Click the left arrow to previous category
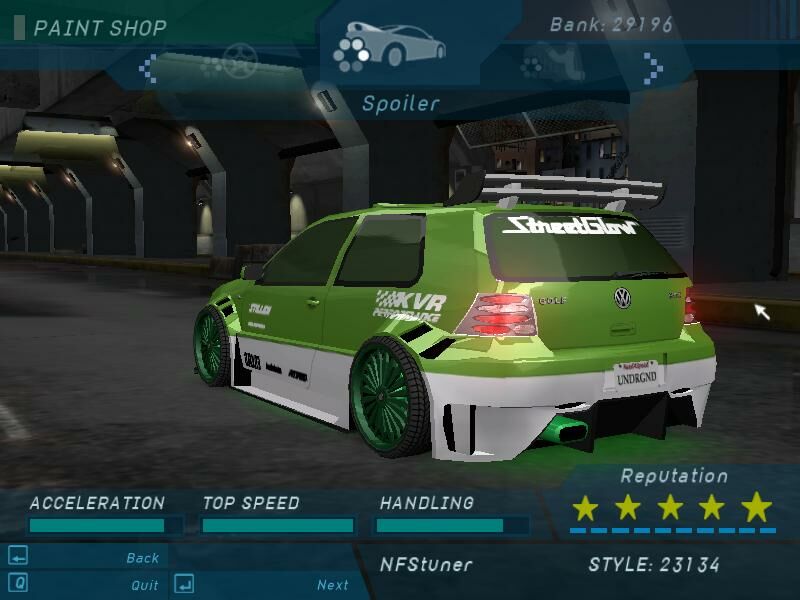 (x=147, y=68)
